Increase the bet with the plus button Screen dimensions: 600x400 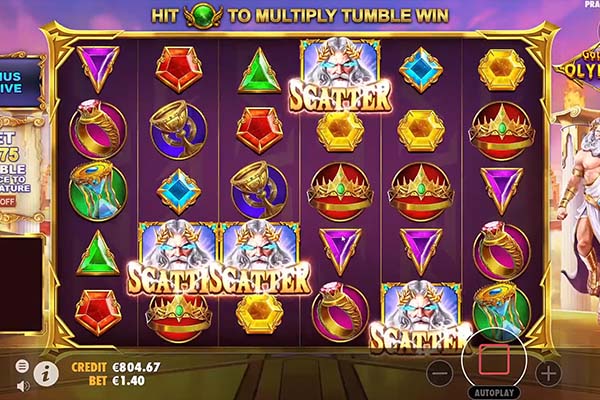point(548,373)
